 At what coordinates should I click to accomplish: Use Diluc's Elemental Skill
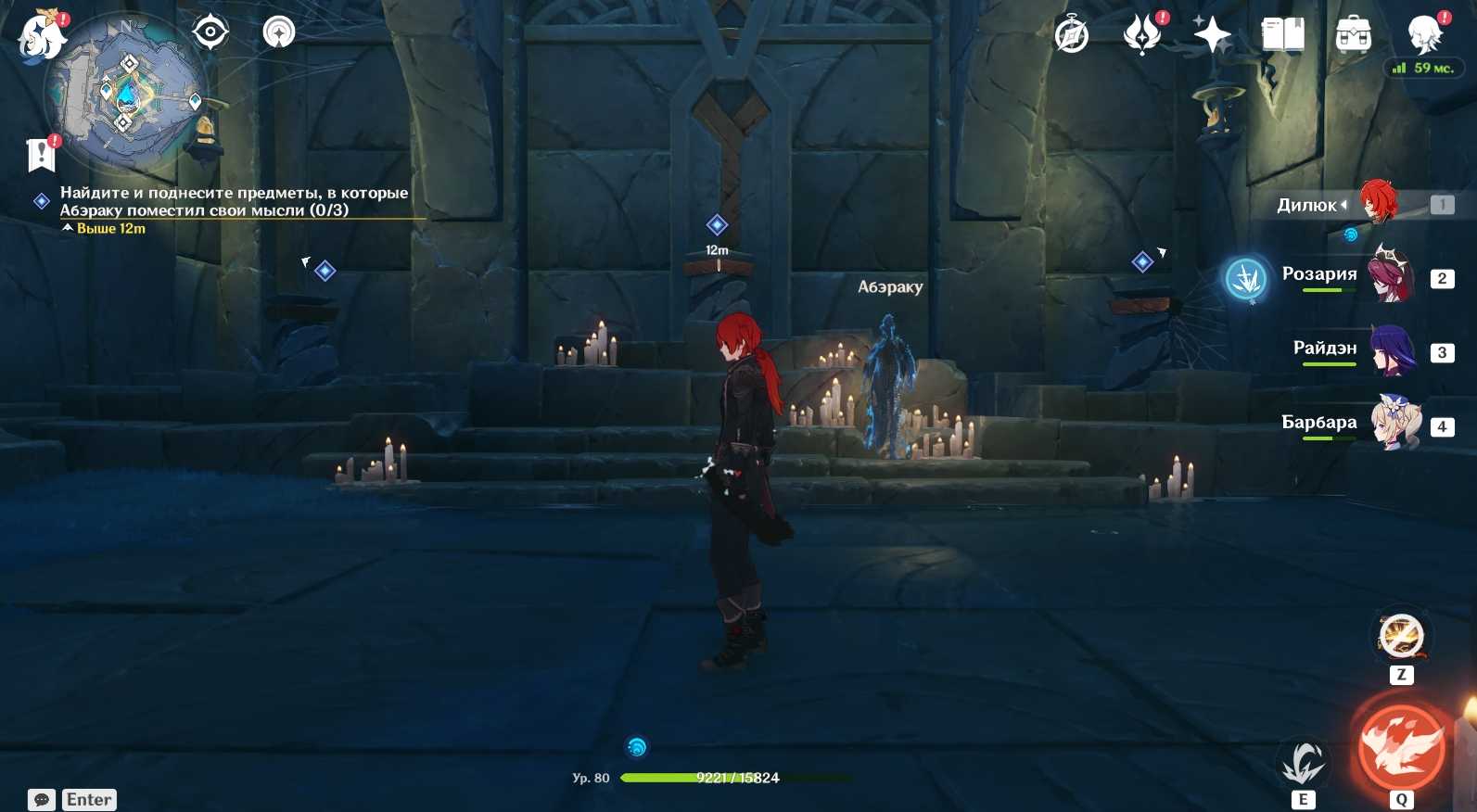1303,764
